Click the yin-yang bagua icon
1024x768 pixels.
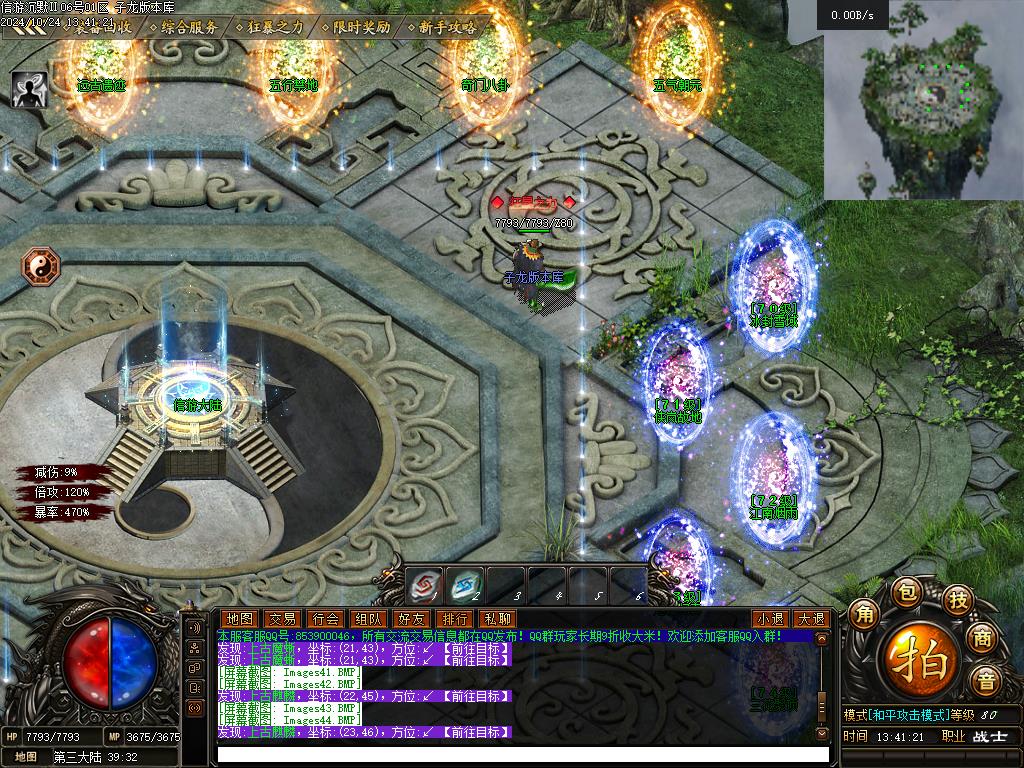coord(41,266)
